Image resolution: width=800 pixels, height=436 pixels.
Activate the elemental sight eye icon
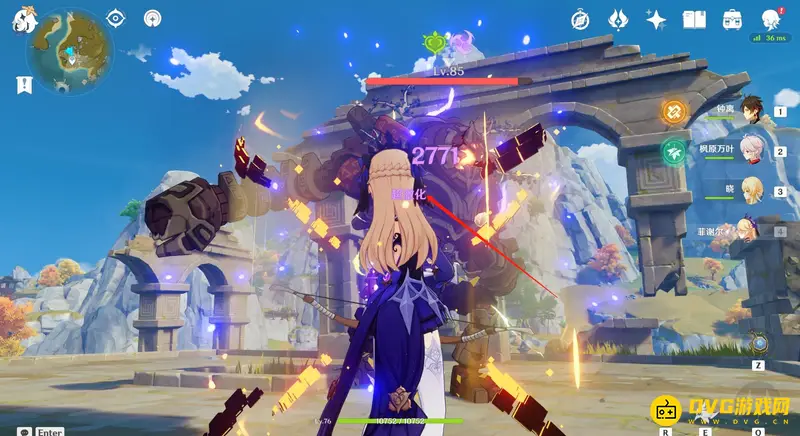coord(116,17)
